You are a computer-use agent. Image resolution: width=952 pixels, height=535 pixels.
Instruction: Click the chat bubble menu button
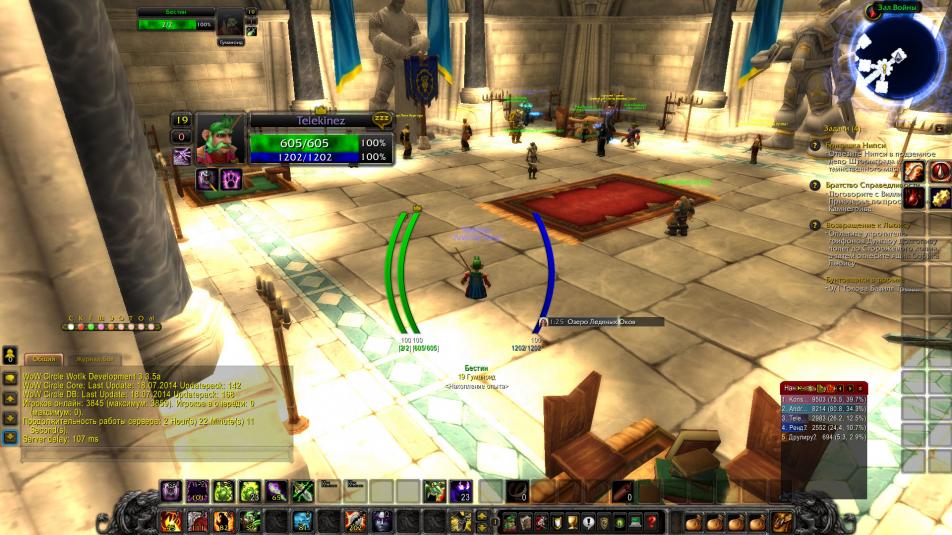click(x=9, y=379)
